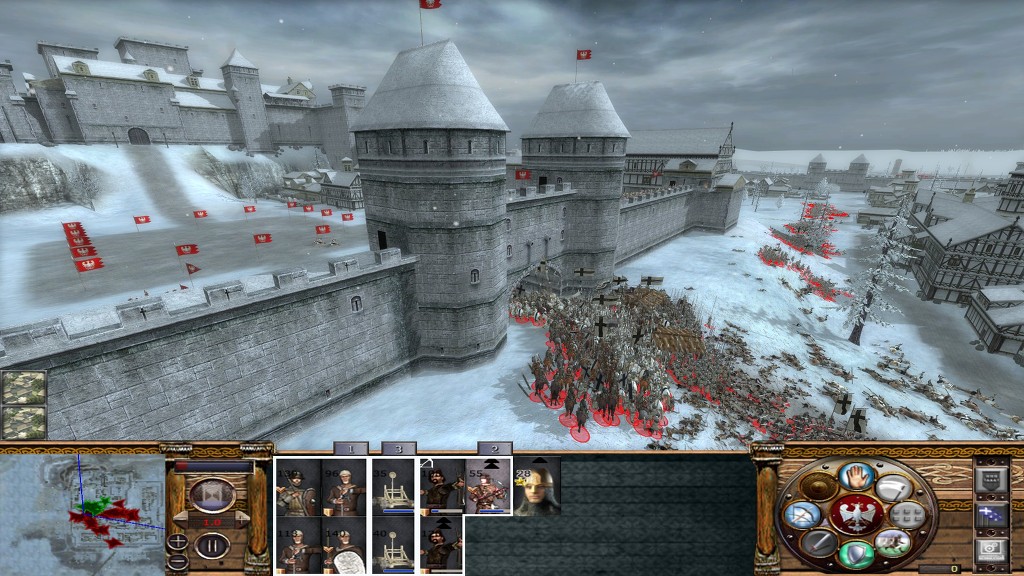1024x576 pixels.
Task: Toggle the melee sword attack icon
Action: click(819, 542)
